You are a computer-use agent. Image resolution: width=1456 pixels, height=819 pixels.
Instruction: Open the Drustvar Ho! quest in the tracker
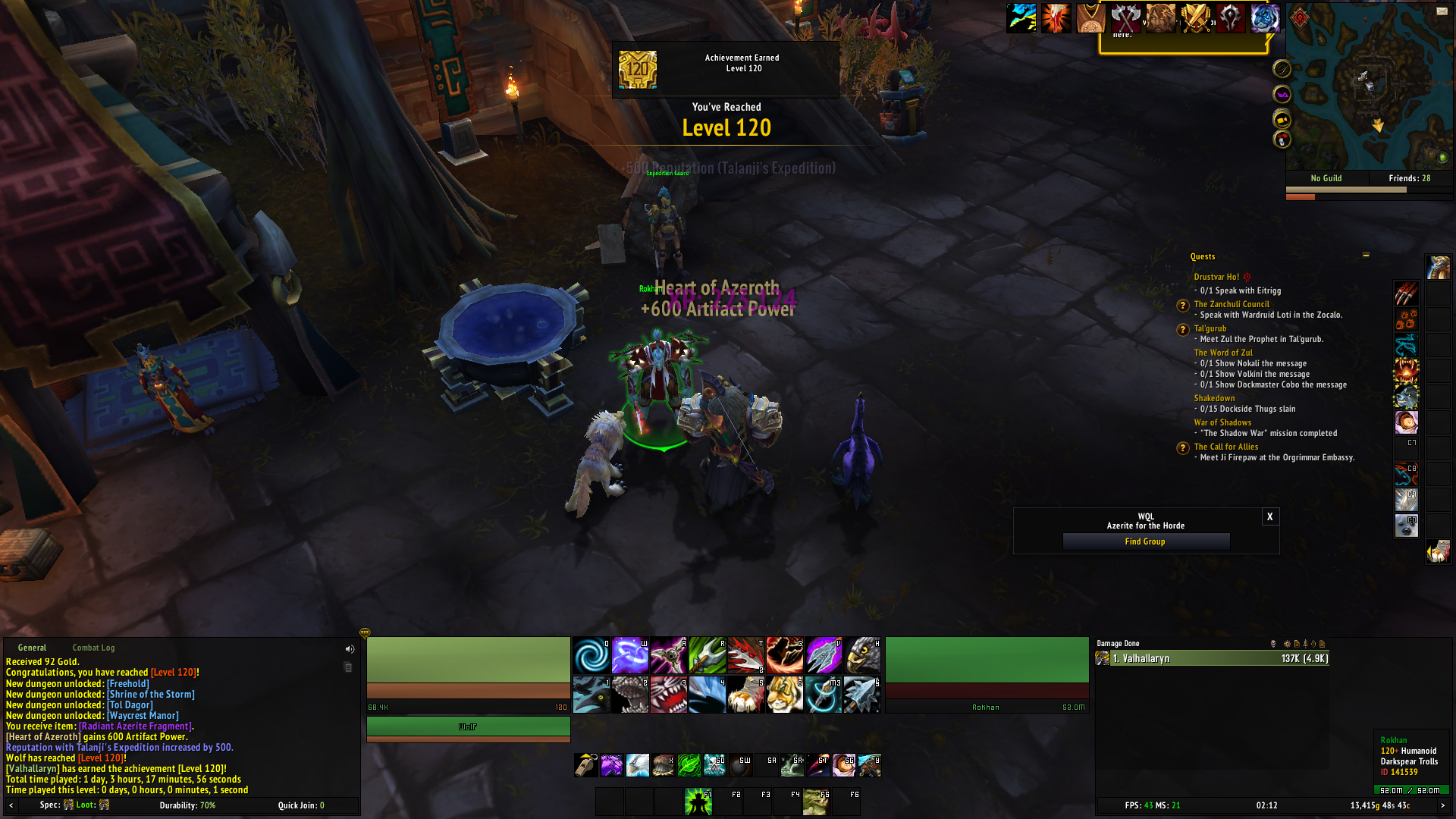coord(1218,278)
